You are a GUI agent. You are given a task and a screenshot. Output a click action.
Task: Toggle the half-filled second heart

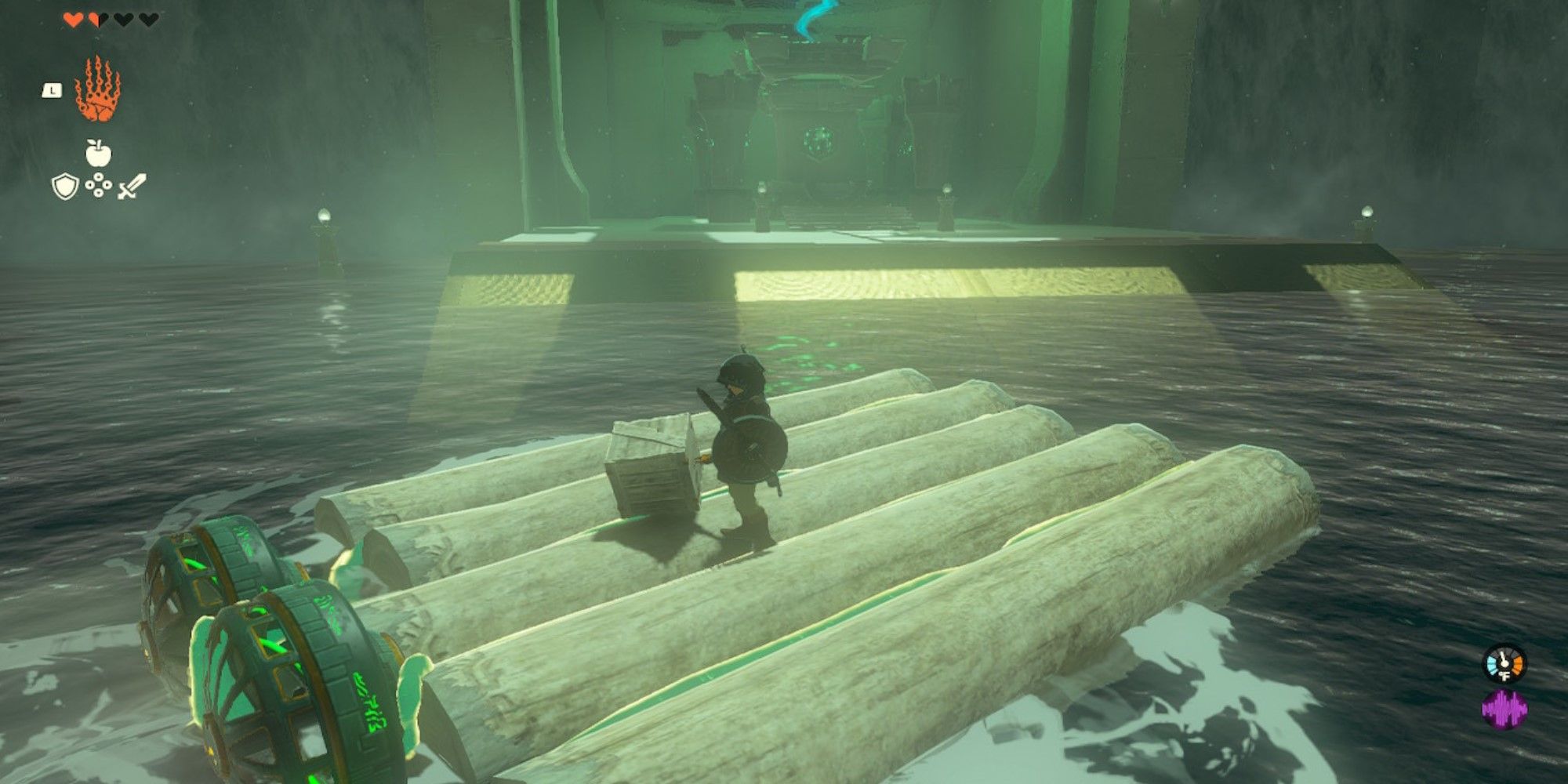(x=96, y=20)
